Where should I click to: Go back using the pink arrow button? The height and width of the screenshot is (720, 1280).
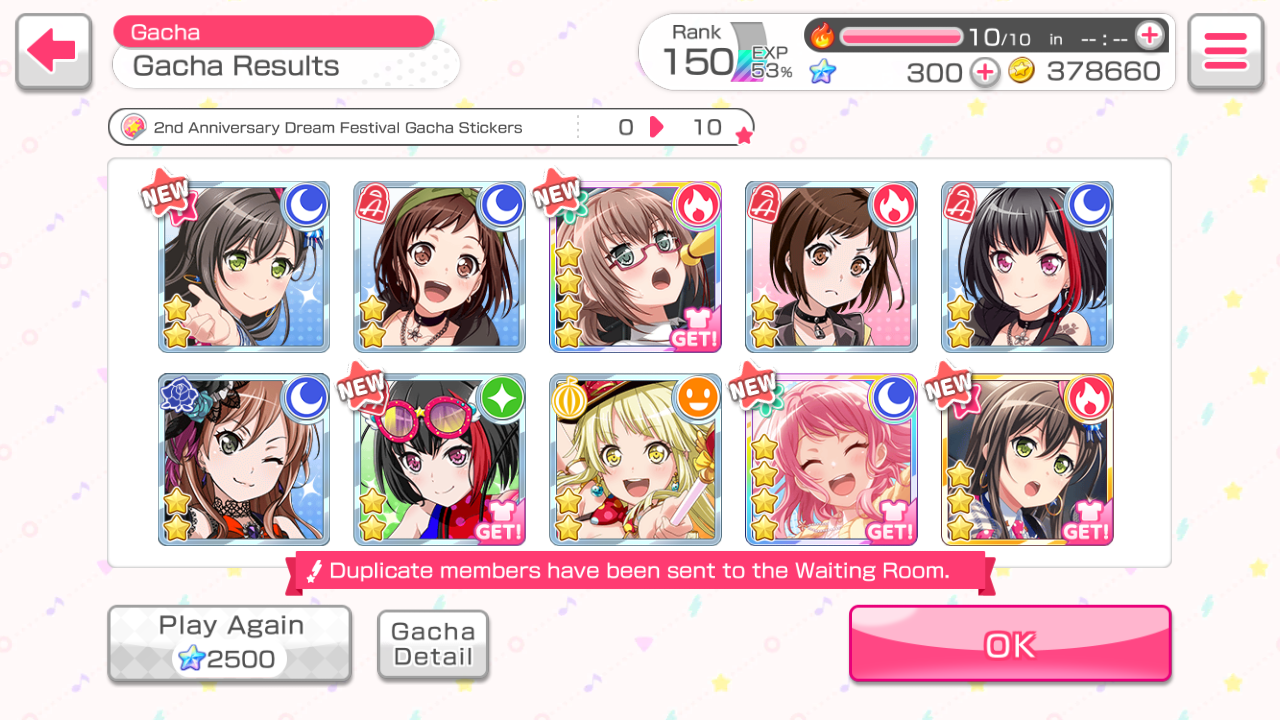pos(53,52)
